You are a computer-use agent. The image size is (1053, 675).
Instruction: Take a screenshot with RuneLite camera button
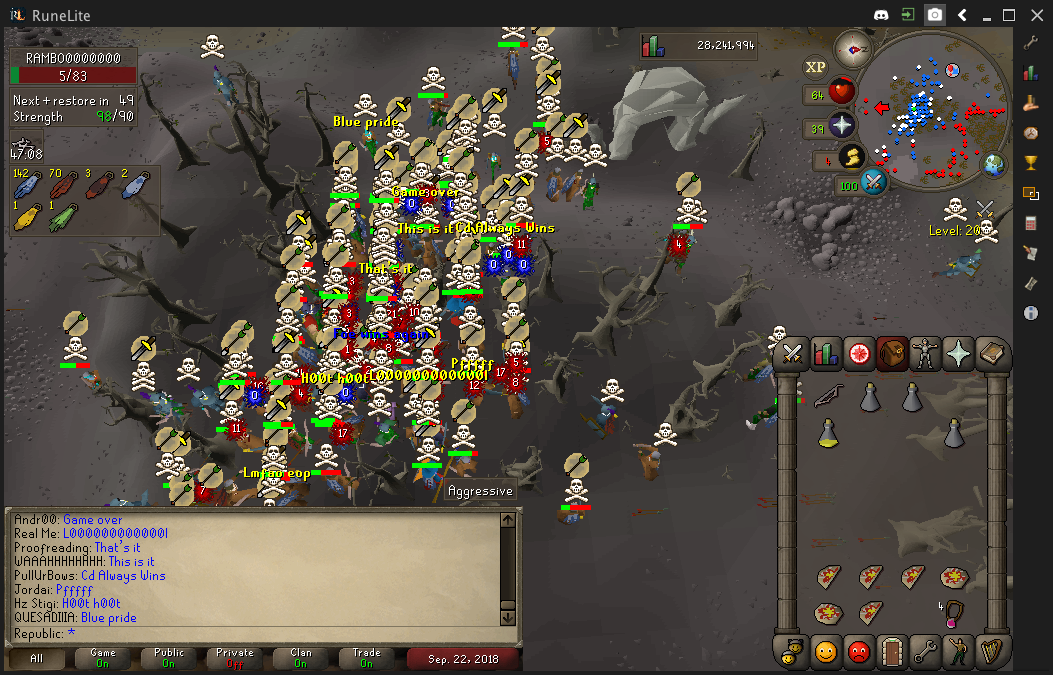coord(935,15)
